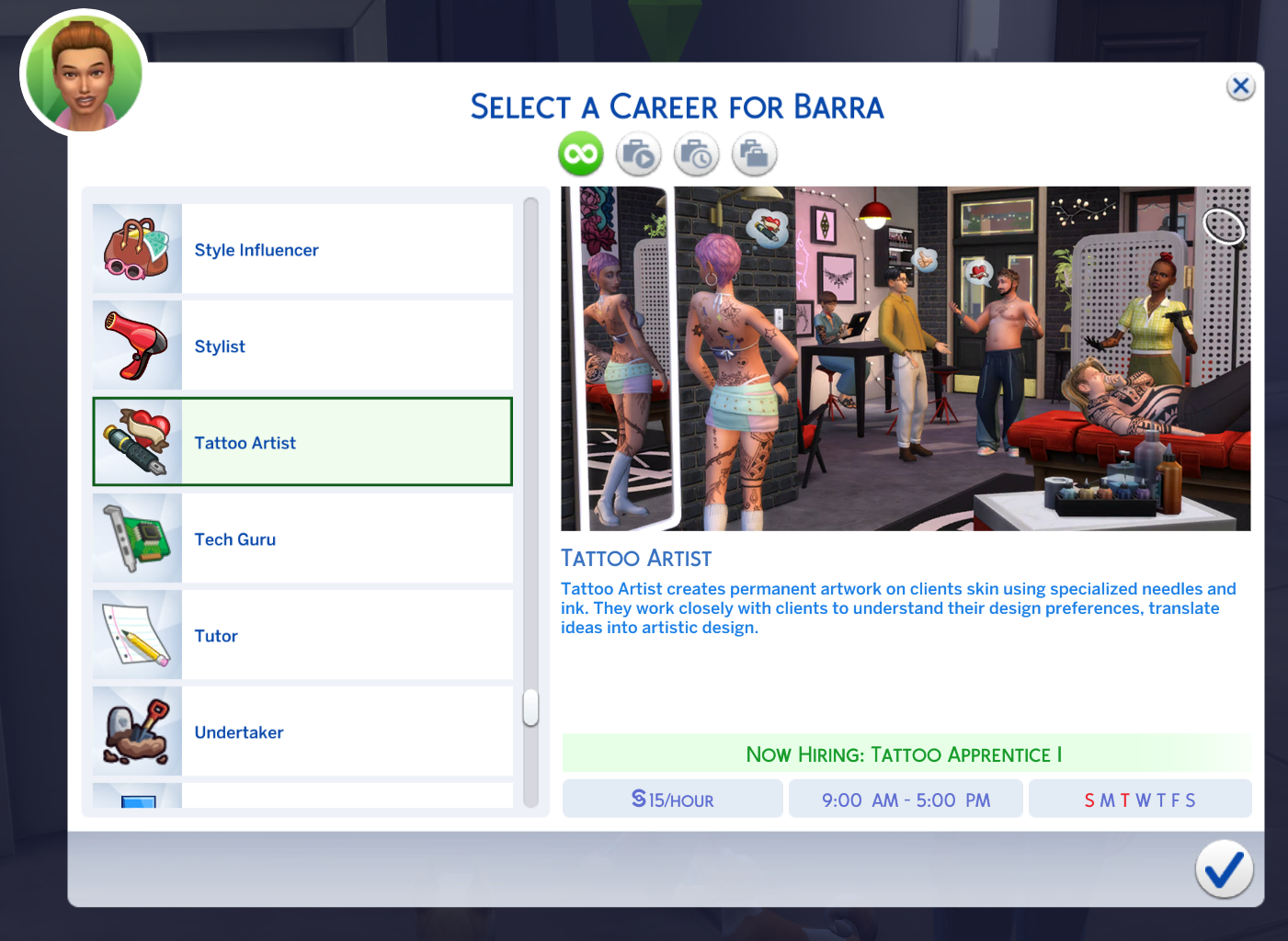1288x941 pixels.
Task: Click the 9:00 AM - 5:00 PM schedule bar
Action: [x=906, y=799]
